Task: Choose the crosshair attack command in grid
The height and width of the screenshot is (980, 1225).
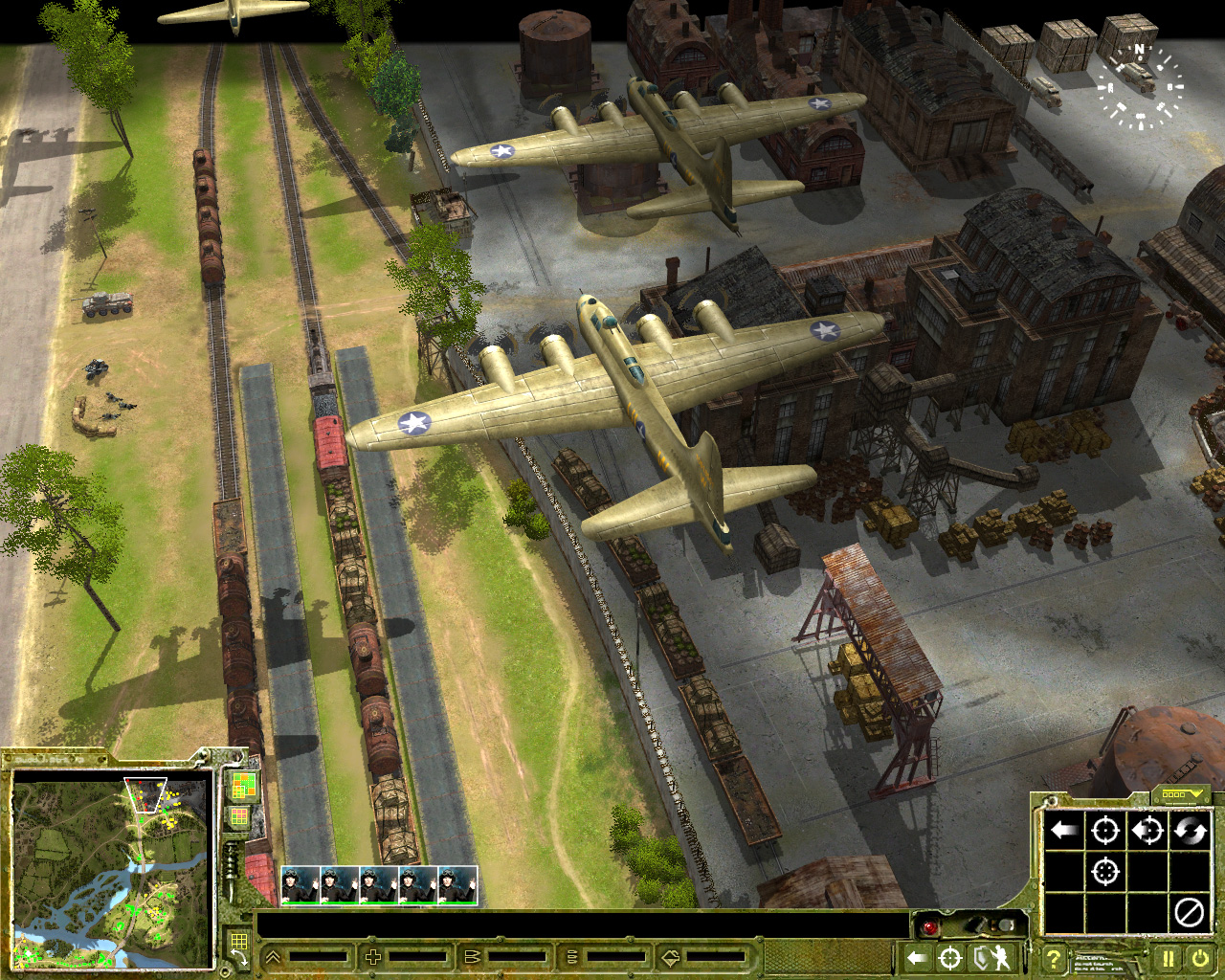Action: coord(1105,830)
